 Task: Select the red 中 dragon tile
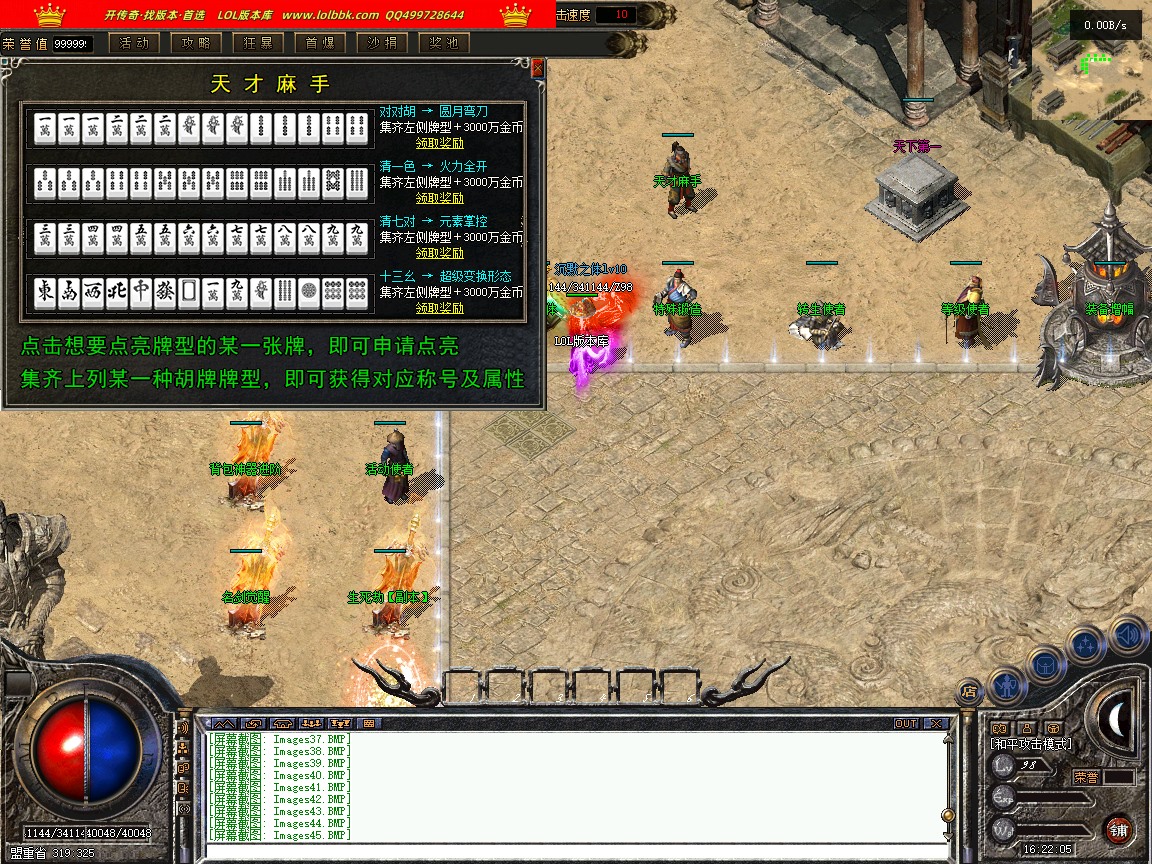(x=141, y=292)
